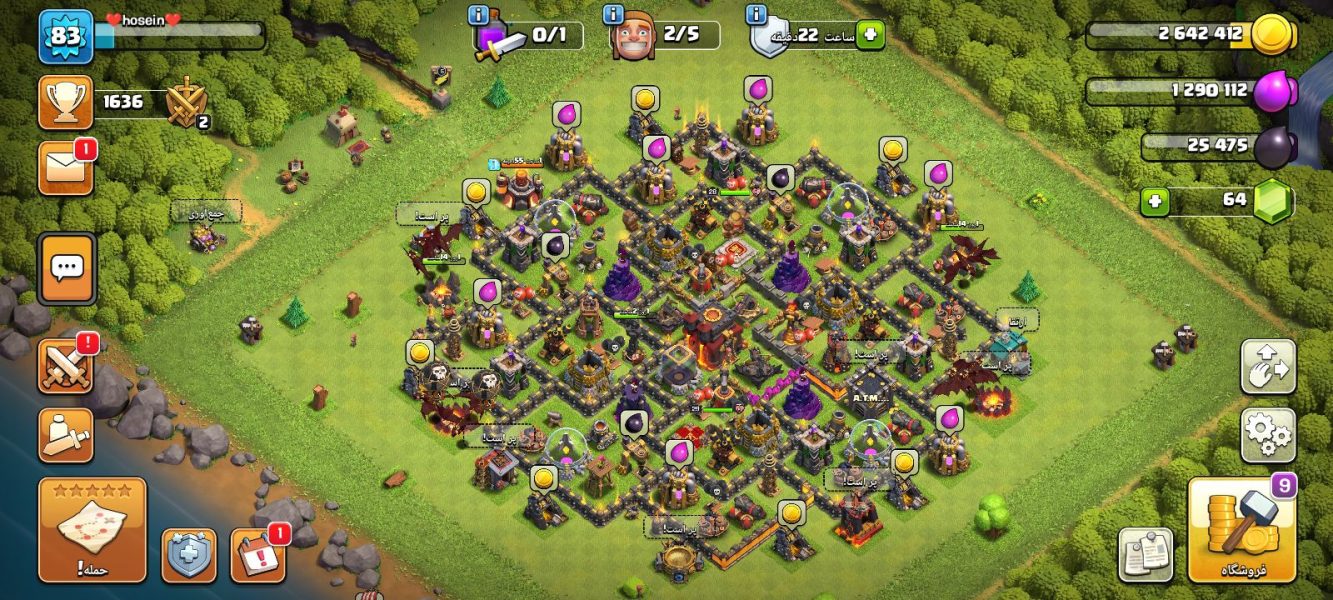Screen dimensions: 1333x600
Task: Open the notepad checklist button beside shop
Action: coord(1145,554)
